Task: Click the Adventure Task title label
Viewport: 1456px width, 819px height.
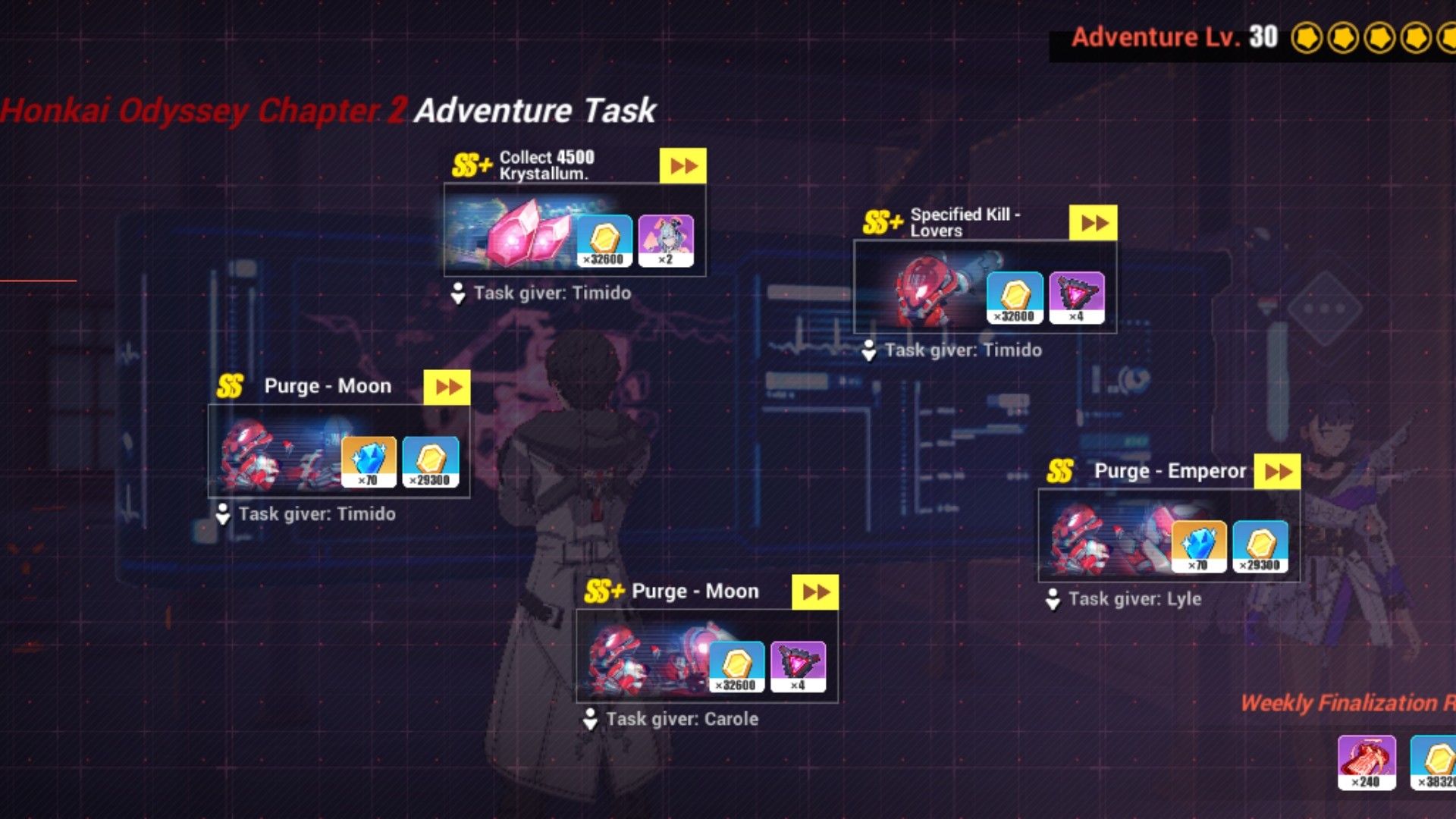Action: click(x=534, y=110)
